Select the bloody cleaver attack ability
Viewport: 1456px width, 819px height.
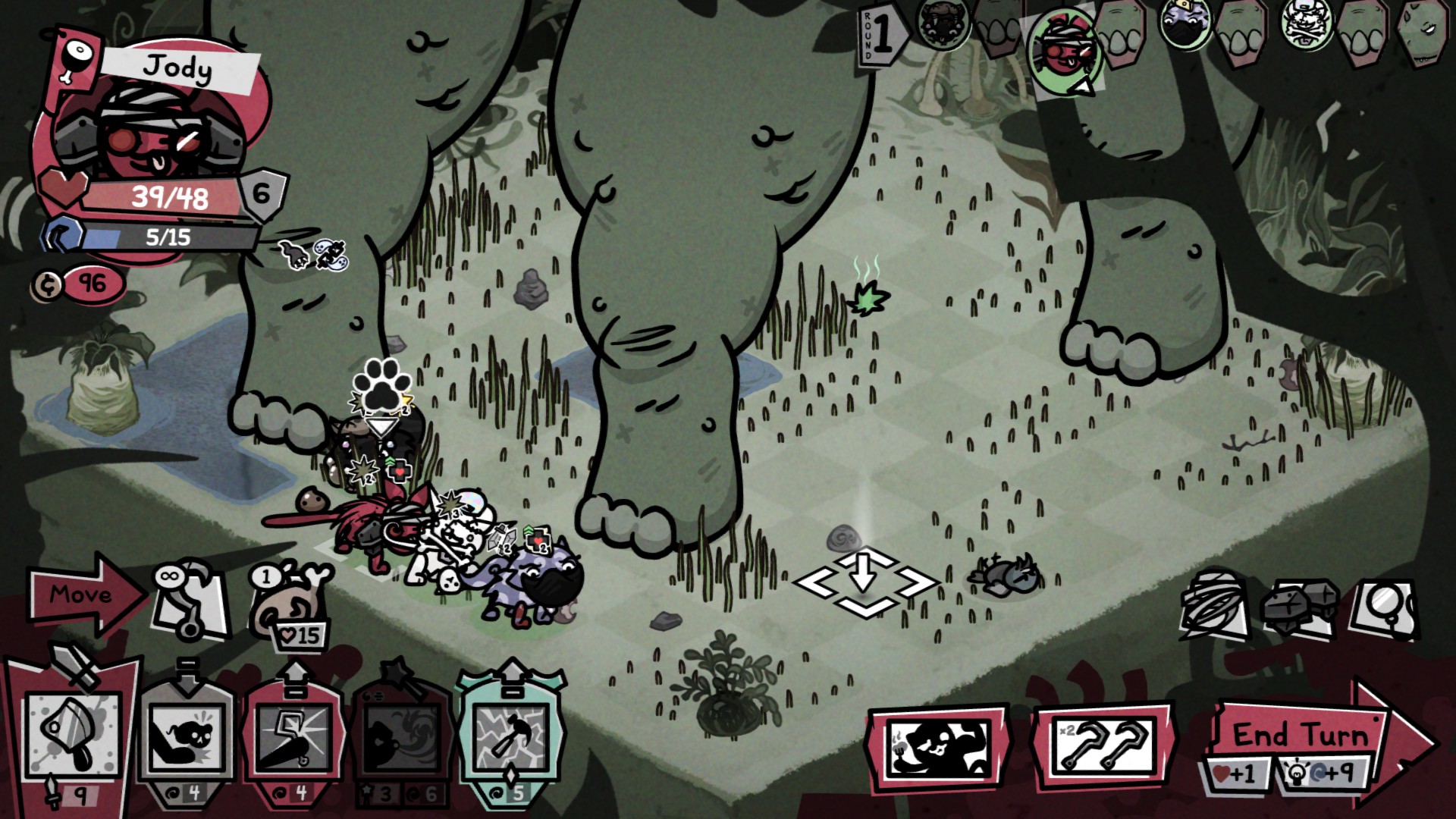(x=68, y=734)
